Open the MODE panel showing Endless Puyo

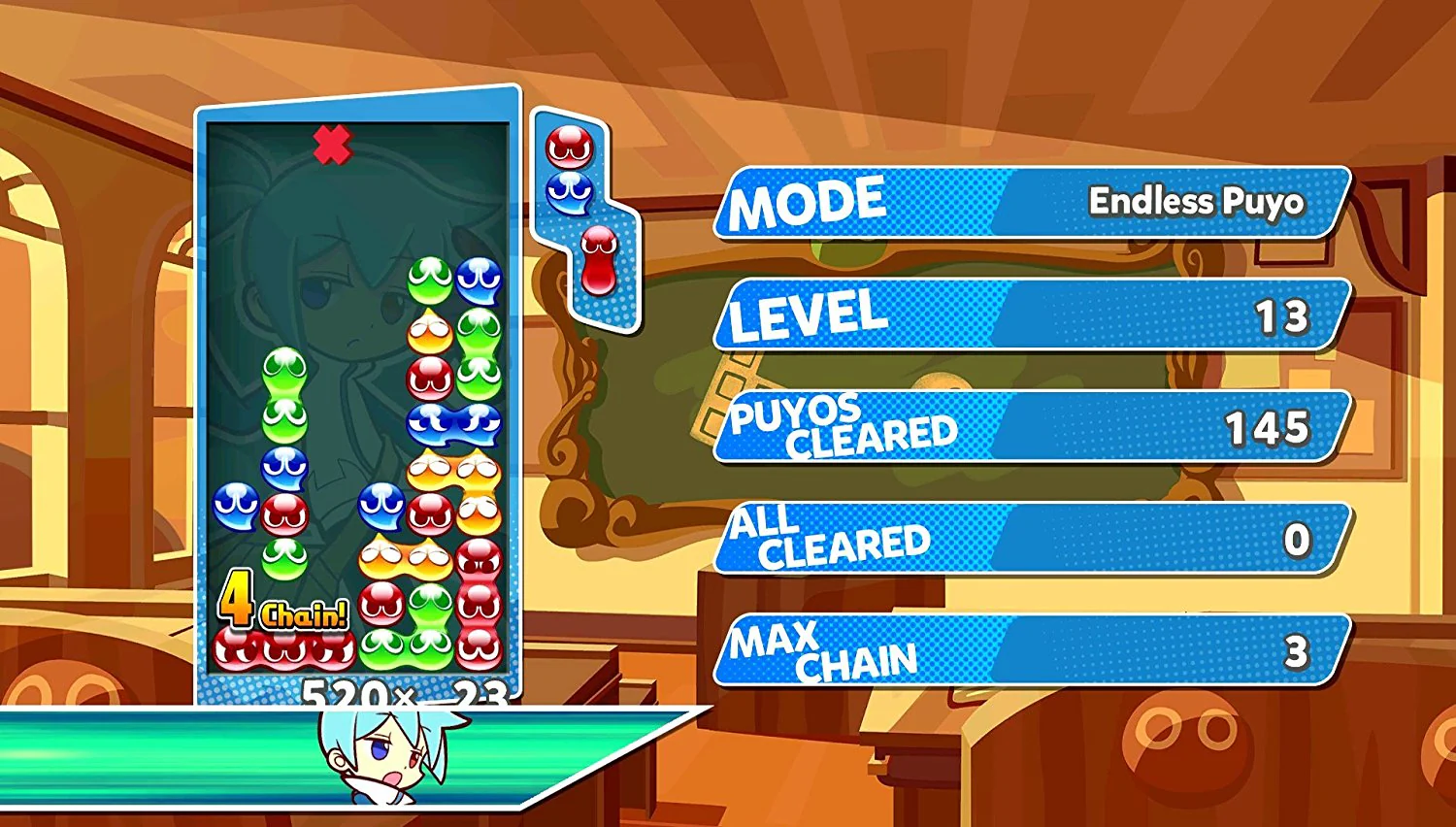click(x=1029, y=204)
